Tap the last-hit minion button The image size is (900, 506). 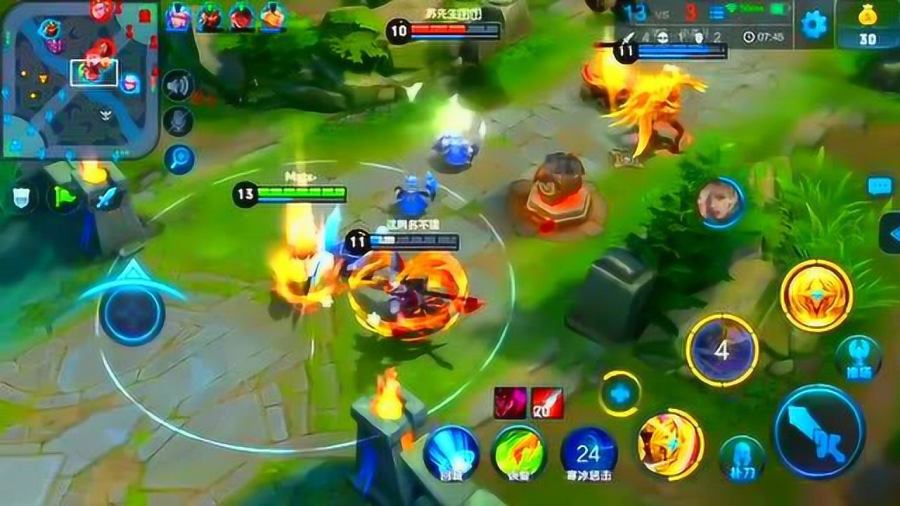coord(741,455)
